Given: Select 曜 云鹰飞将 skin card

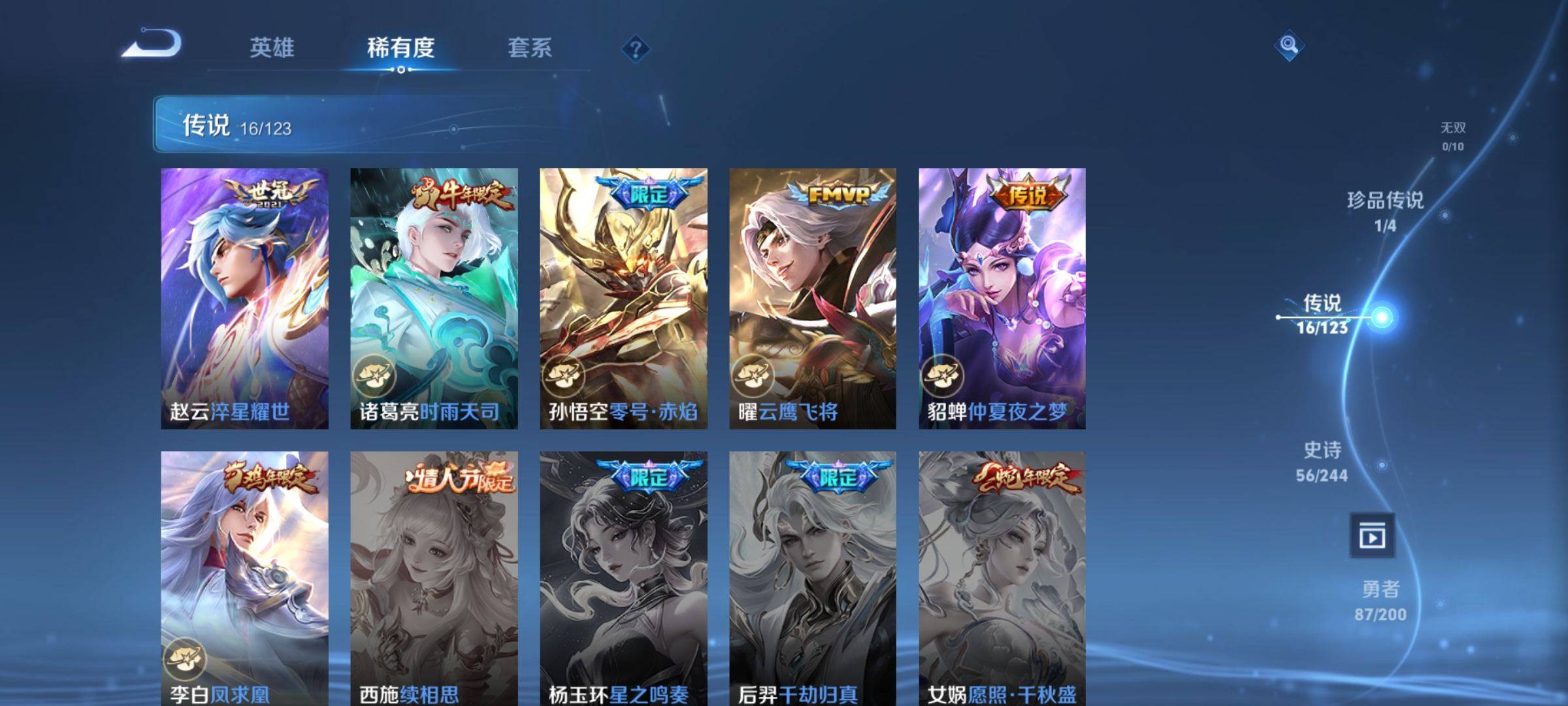Looking at the screenshot, I should [813, 298].
